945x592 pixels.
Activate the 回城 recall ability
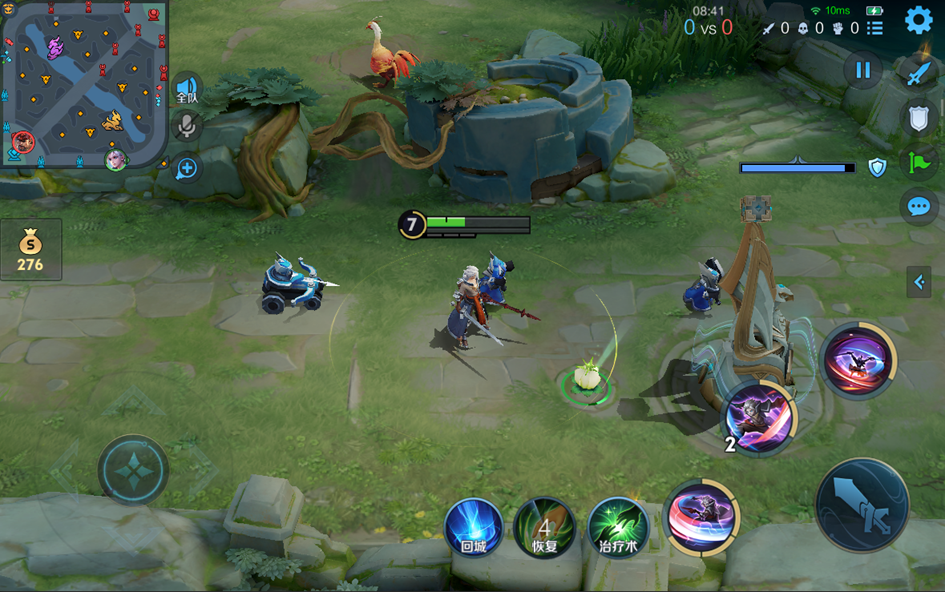(473, 527)
